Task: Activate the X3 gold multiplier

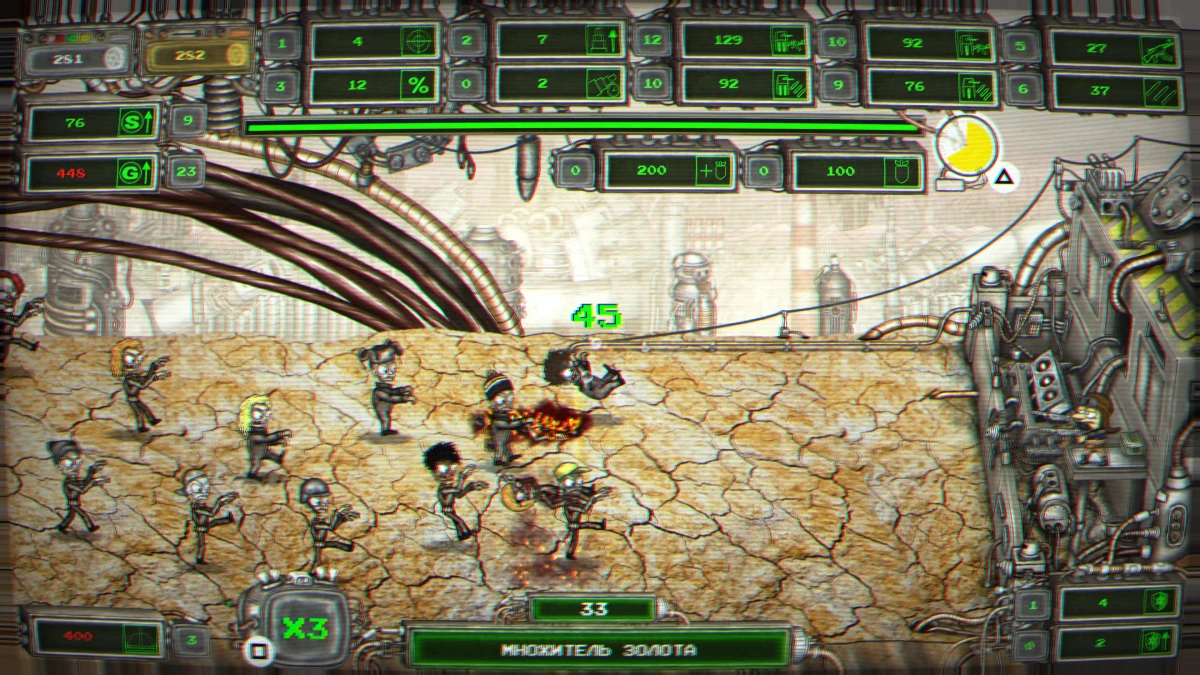Action: click(299, 627)
